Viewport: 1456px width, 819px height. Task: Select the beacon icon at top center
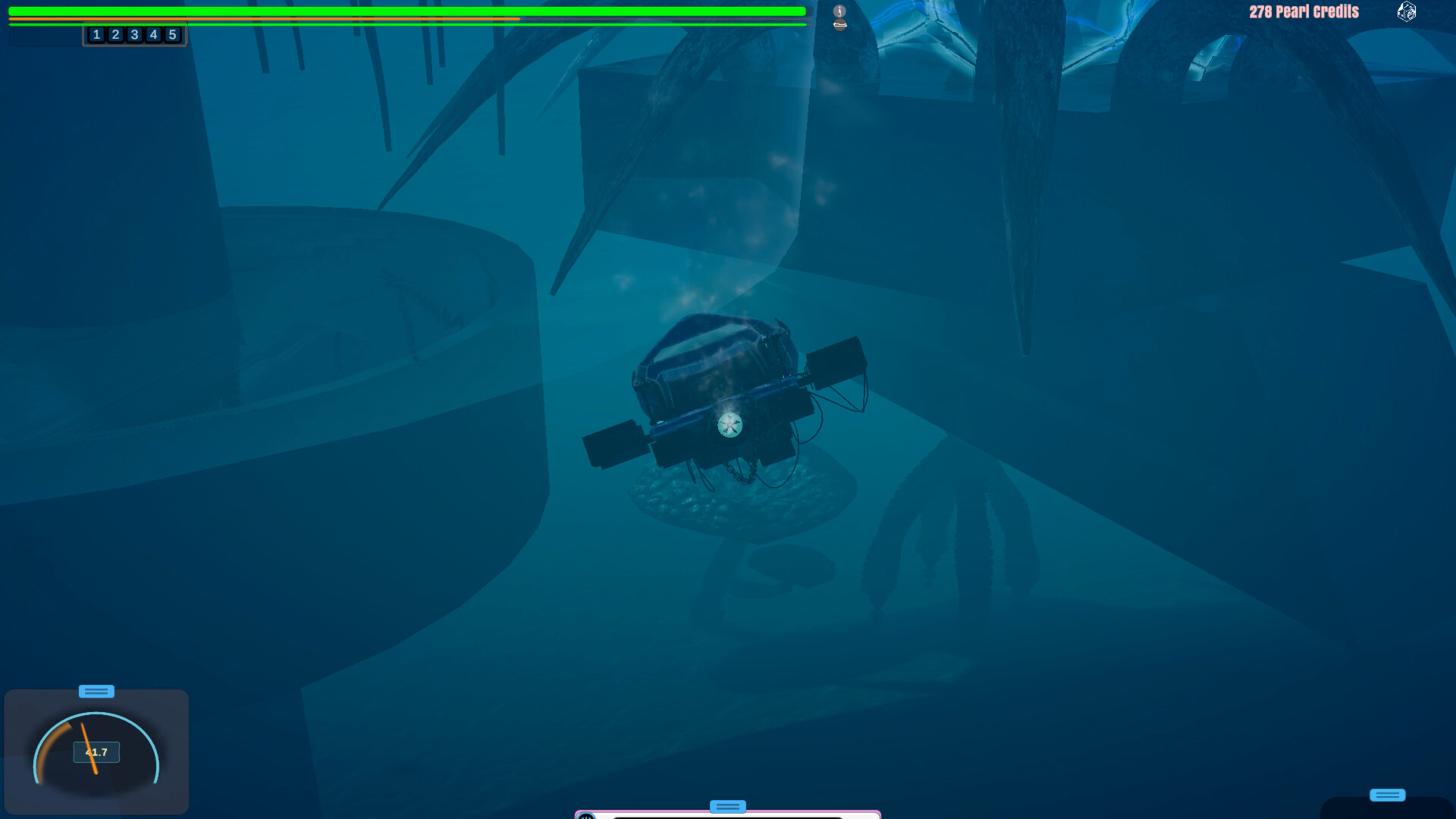click(x=838, y=10)
